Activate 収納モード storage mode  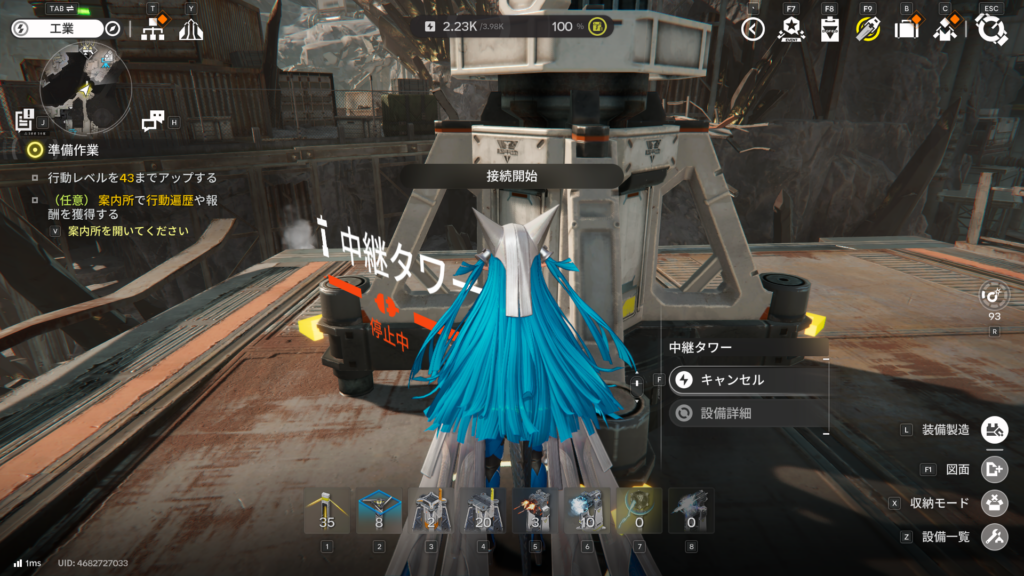(994, 503)
